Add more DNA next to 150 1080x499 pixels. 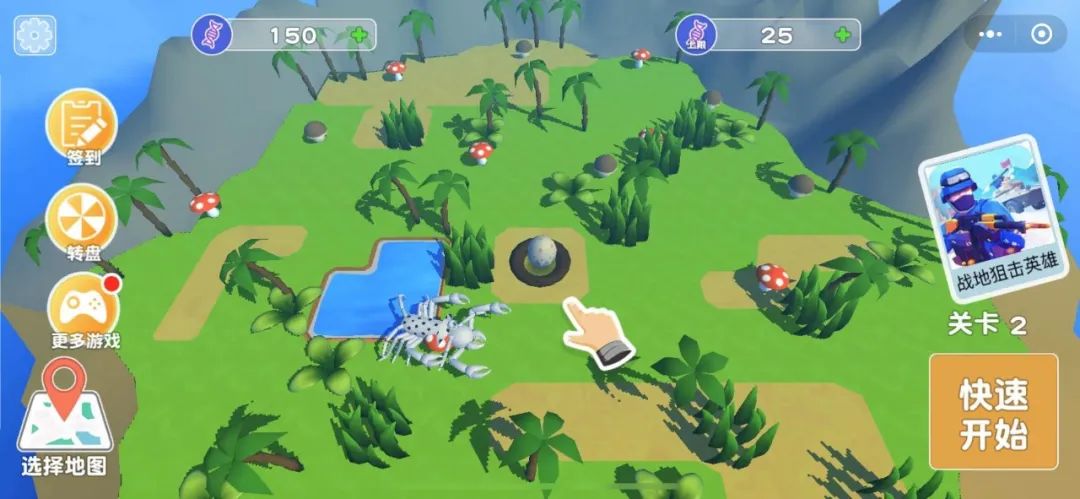(x=358, y=36)
